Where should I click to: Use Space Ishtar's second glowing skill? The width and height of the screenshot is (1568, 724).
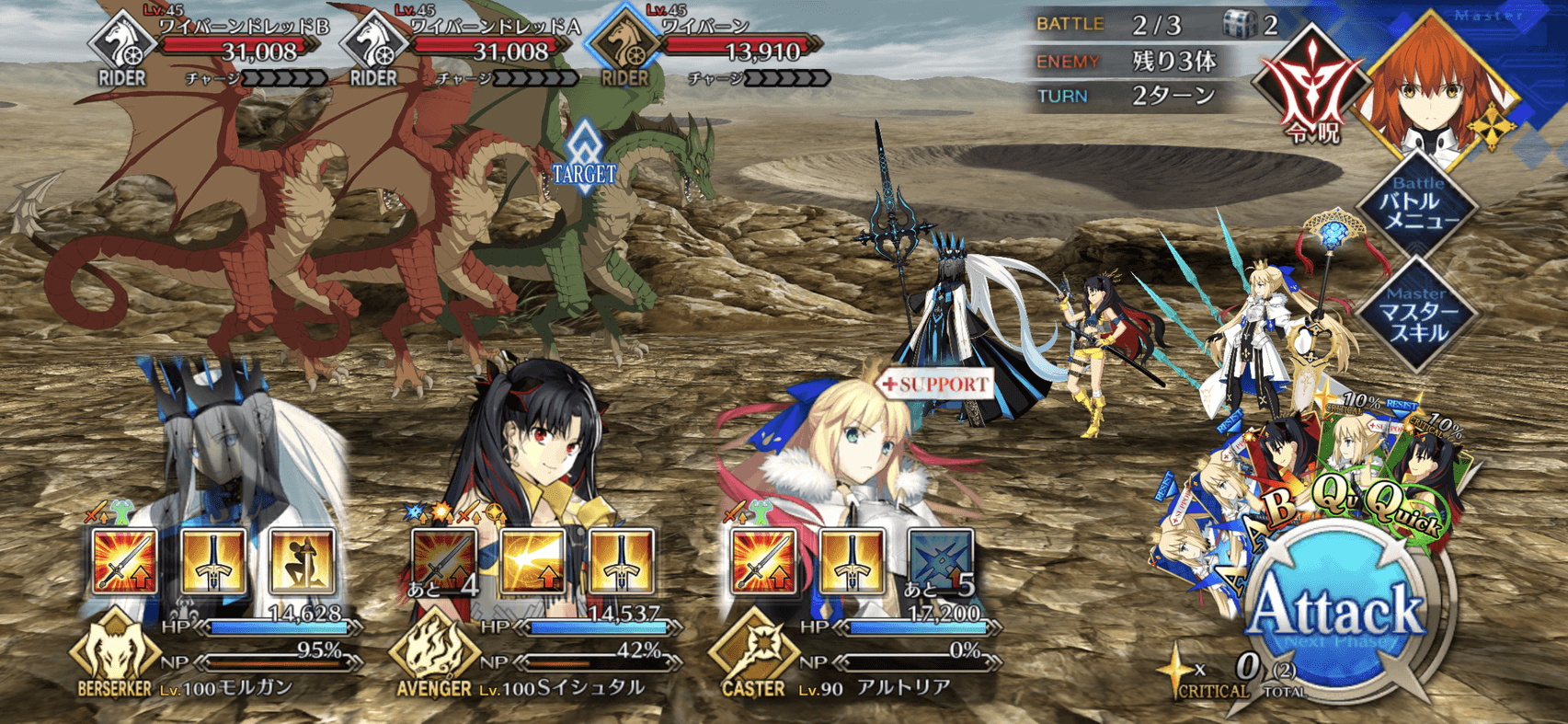point(532,560)
